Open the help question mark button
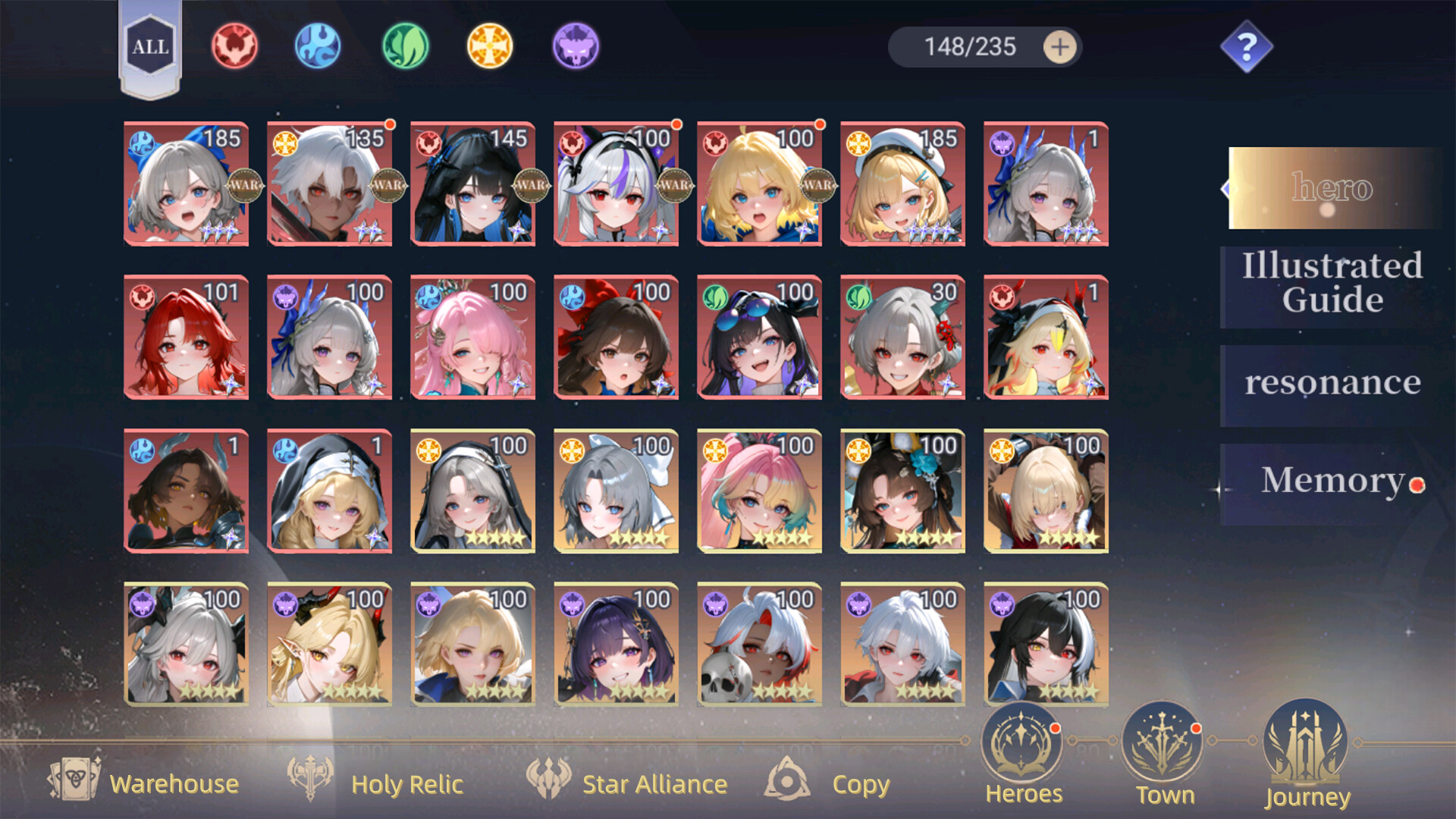Viewport: 1456px width, 819px height. point(1245,47)
